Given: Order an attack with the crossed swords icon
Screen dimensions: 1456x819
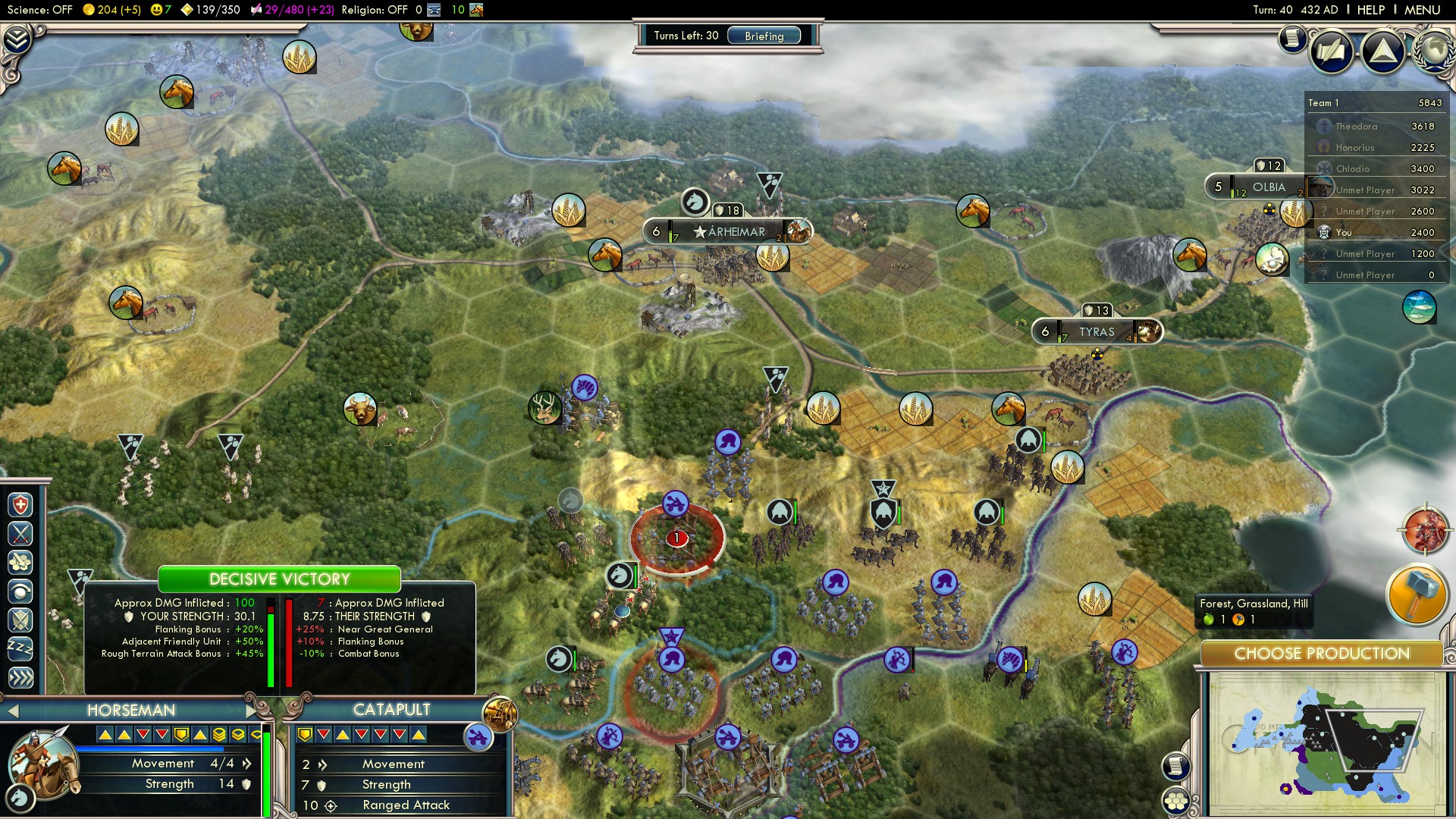Looking at the screenshot, I should click(20, 532).
